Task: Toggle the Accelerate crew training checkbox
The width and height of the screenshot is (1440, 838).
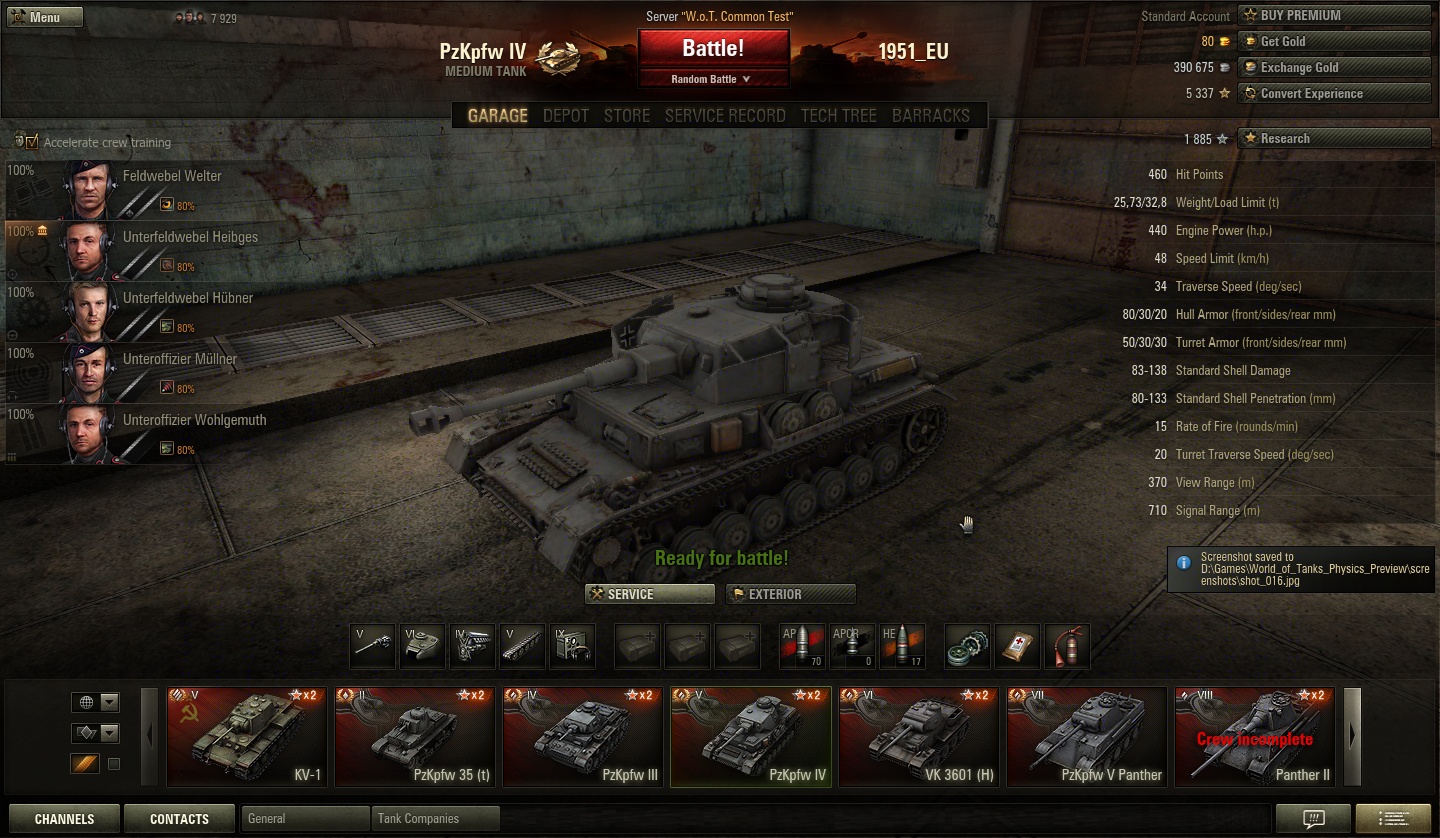Action: tap(32, 142)
